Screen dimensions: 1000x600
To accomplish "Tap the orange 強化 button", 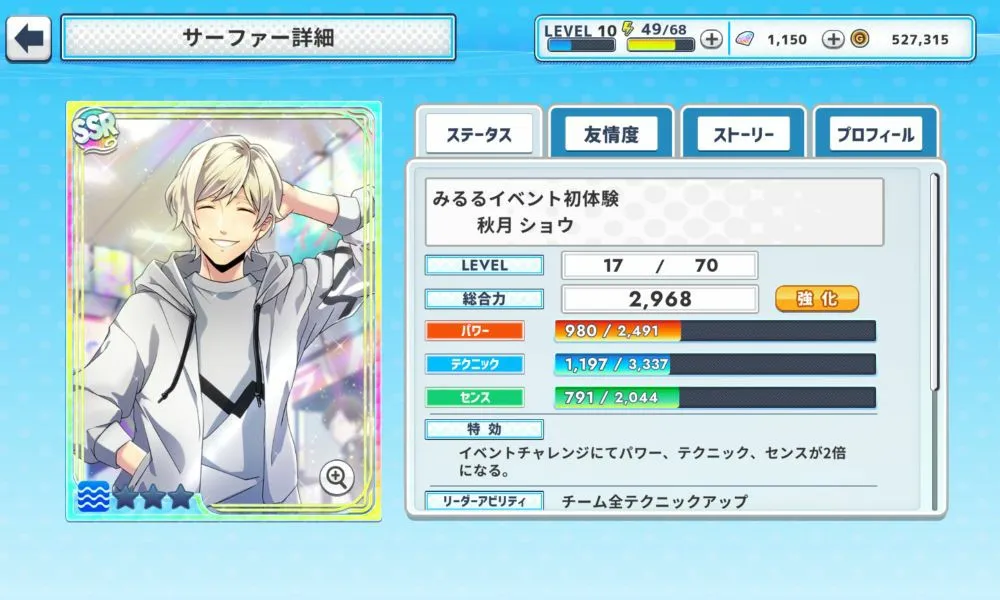I will pyautogui.click(x=817, y=298).
